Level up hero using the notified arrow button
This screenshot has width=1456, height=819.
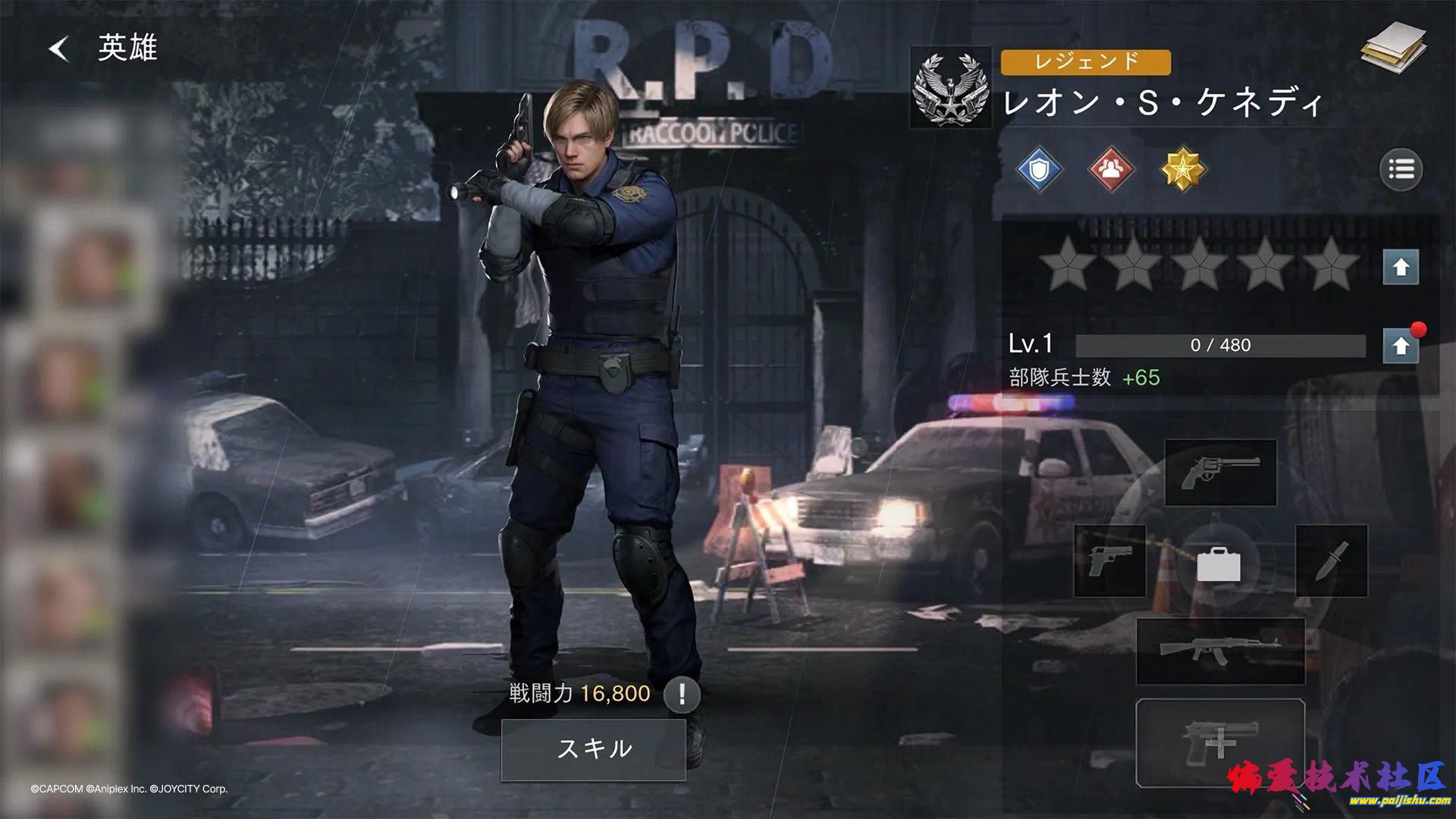coord(1401,346)
